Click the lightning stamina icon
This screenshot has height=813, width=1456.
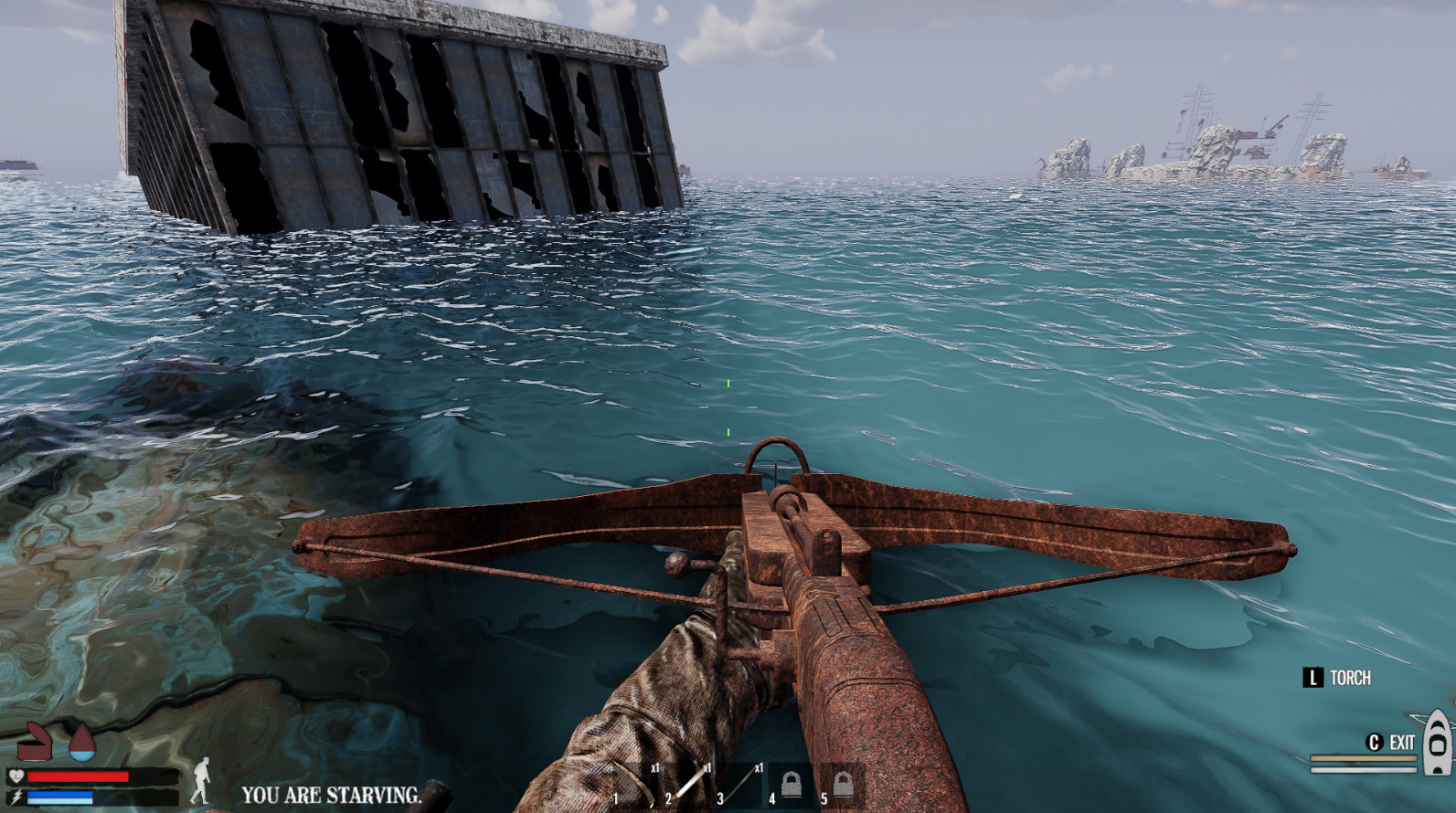point(18,796)
